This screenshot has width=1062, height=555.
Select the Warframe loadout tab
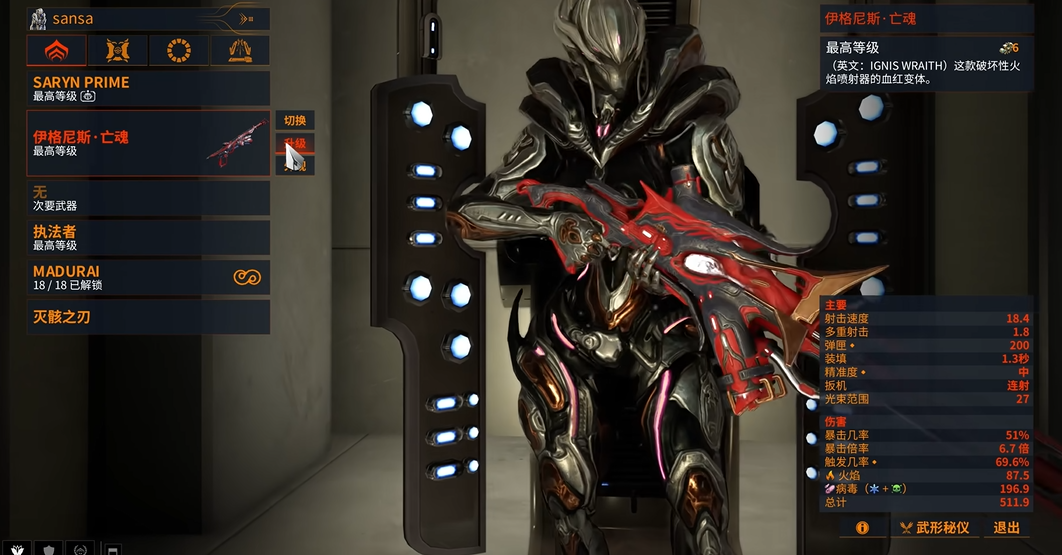[55, 50]
